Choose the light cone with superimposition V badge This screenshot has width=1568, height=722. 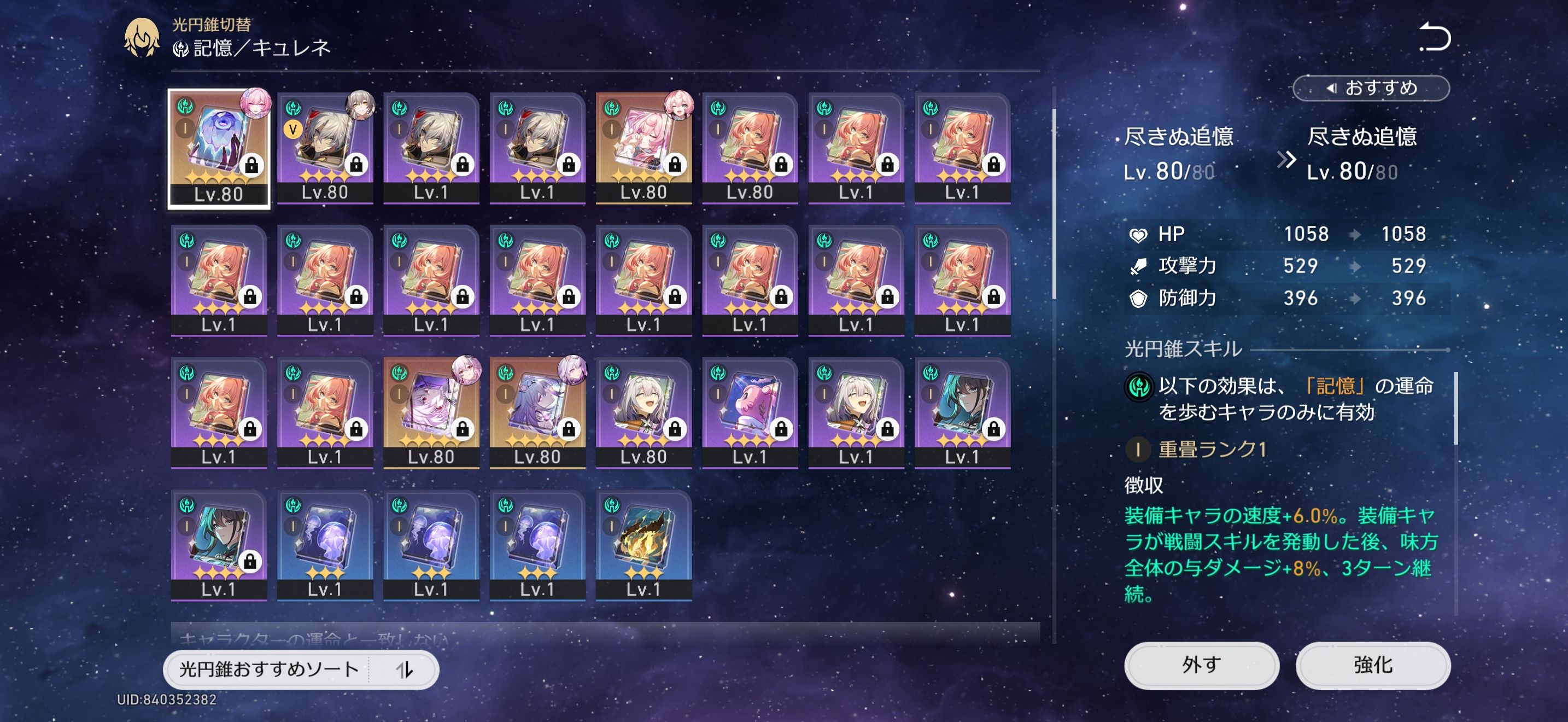324,148
